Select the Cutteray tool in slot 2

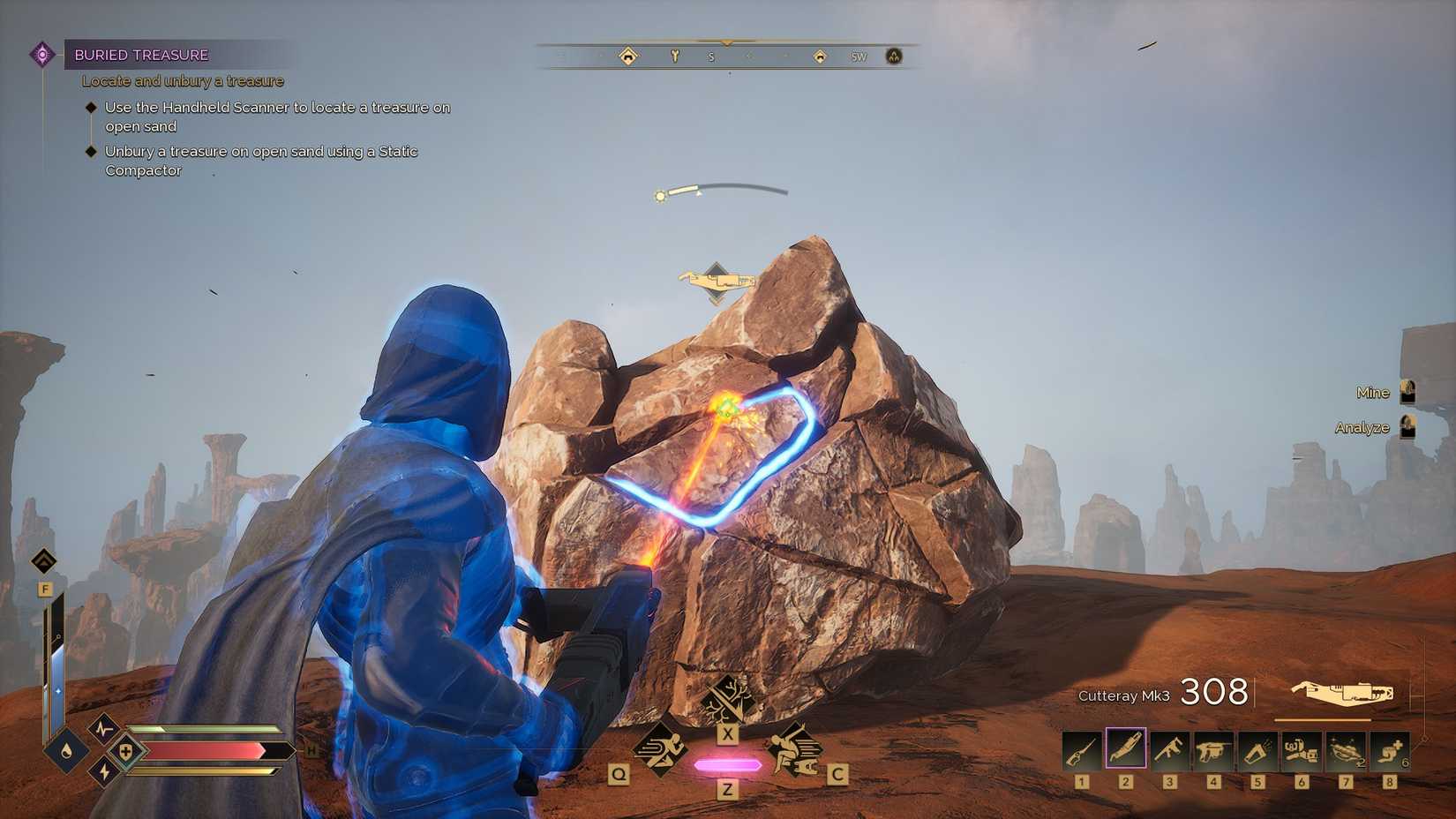[x=1125, y=748]
